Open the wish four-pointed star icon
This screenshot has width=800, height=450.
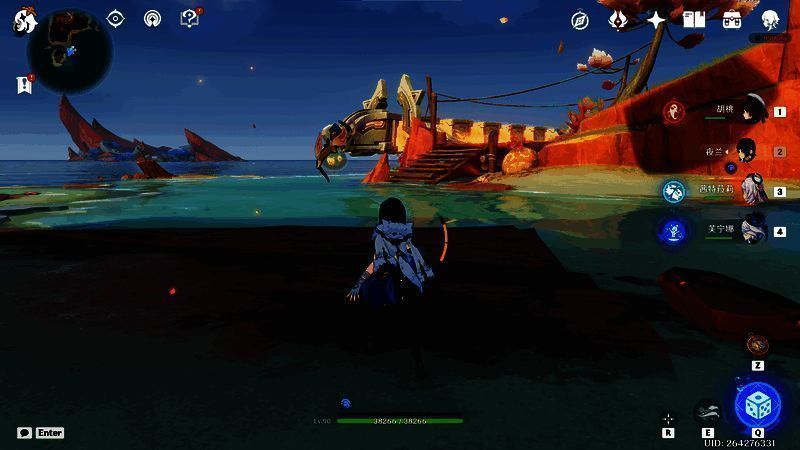[656, 20]
